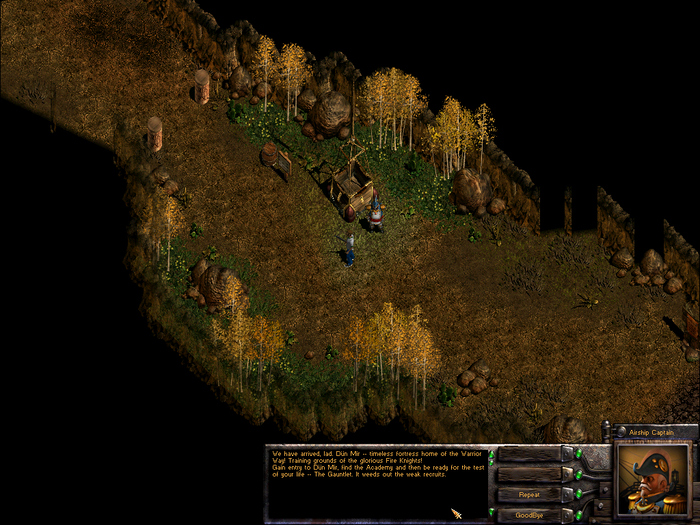Click the Airship Captain portrait
Viewport: 700px width, 525px height.
point(650,478)
